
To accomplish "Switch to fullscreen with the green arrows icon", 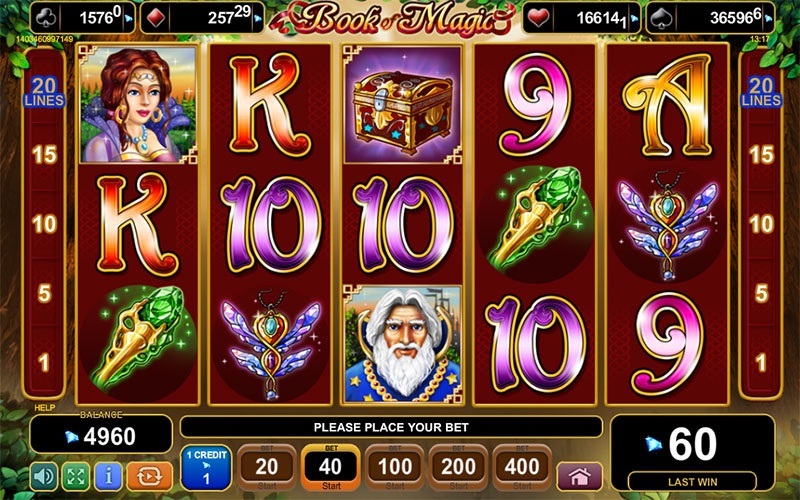I will pos(76,474).
